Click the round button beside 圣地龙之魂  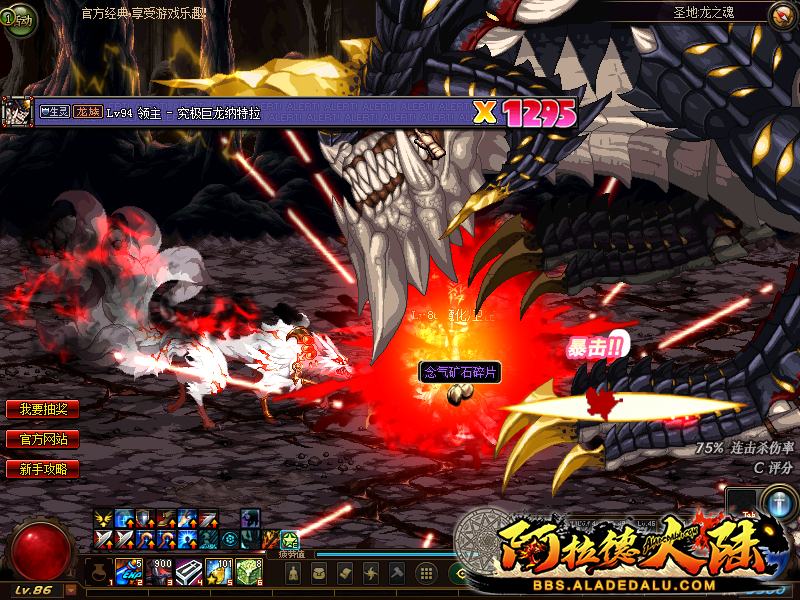781,14
